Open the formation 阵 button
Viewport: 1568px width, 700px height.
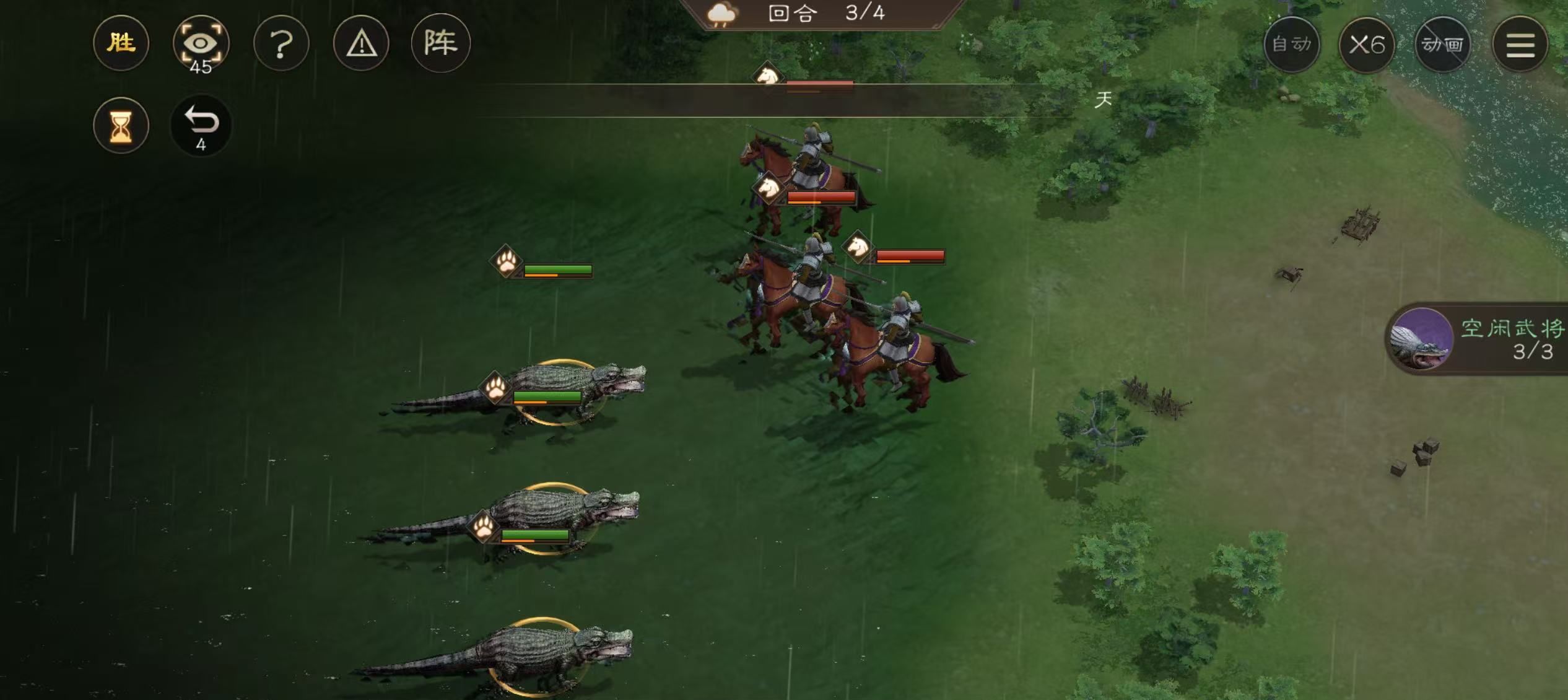(440, 43)
